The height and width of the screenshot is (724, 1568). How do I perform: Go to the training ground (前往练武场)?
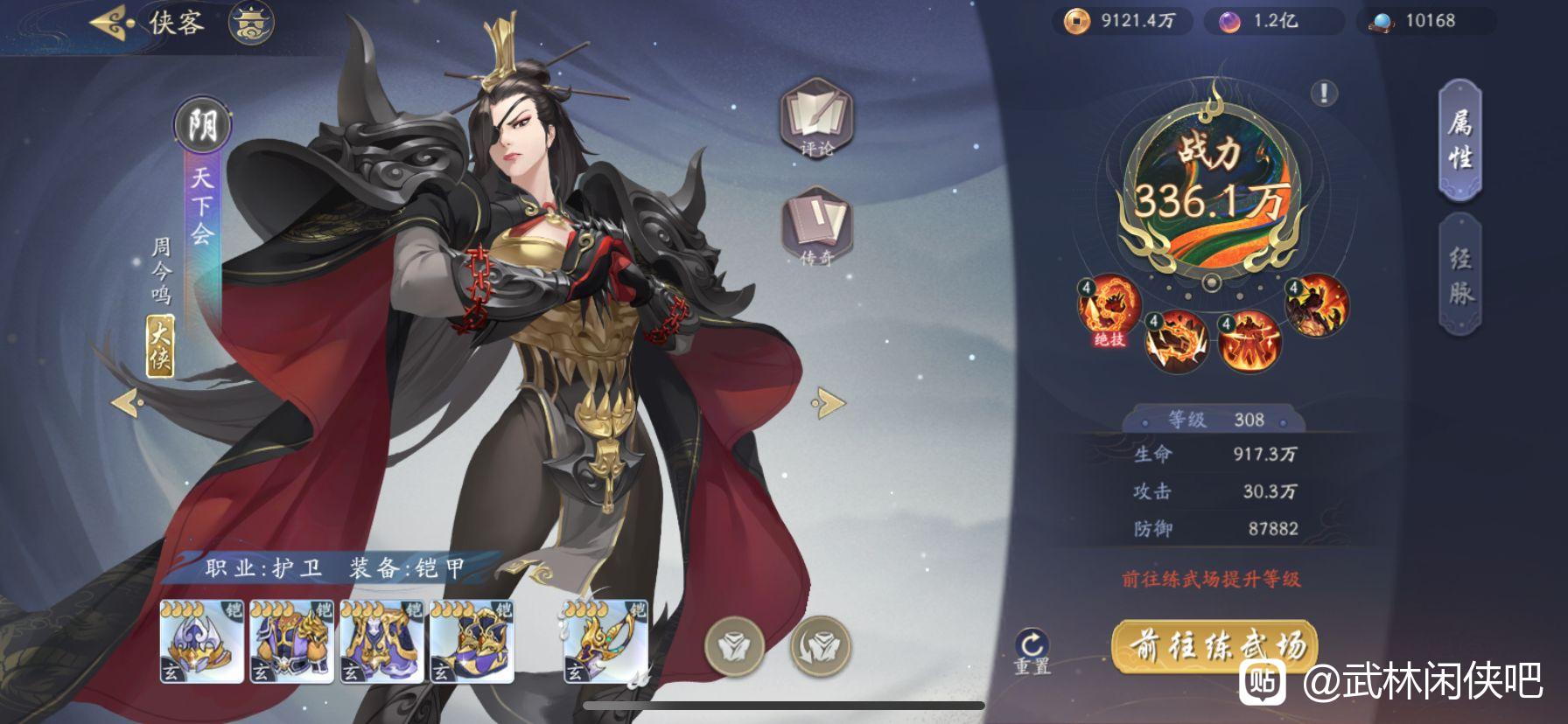coord(1216,647)
